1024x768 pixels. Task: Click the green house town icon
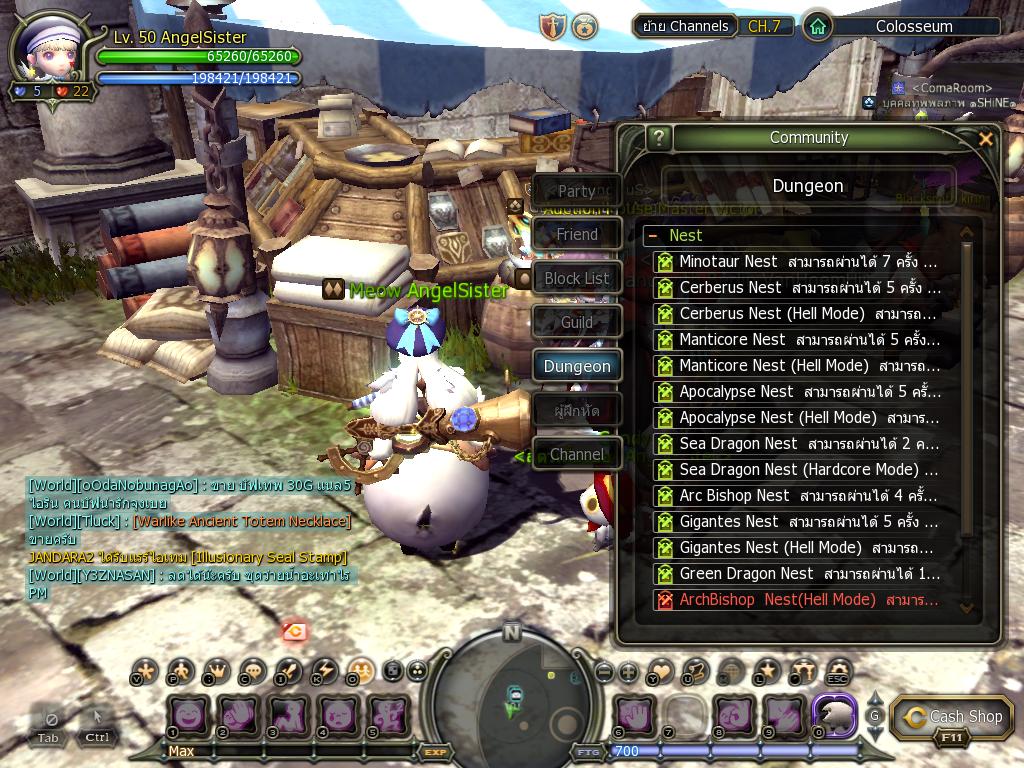818,27
